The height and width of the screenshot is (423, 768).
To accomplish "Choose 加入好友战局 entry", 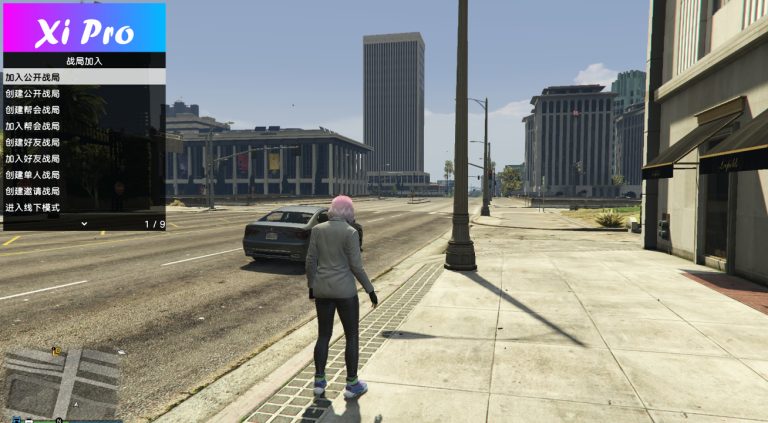I will point(83,158).
